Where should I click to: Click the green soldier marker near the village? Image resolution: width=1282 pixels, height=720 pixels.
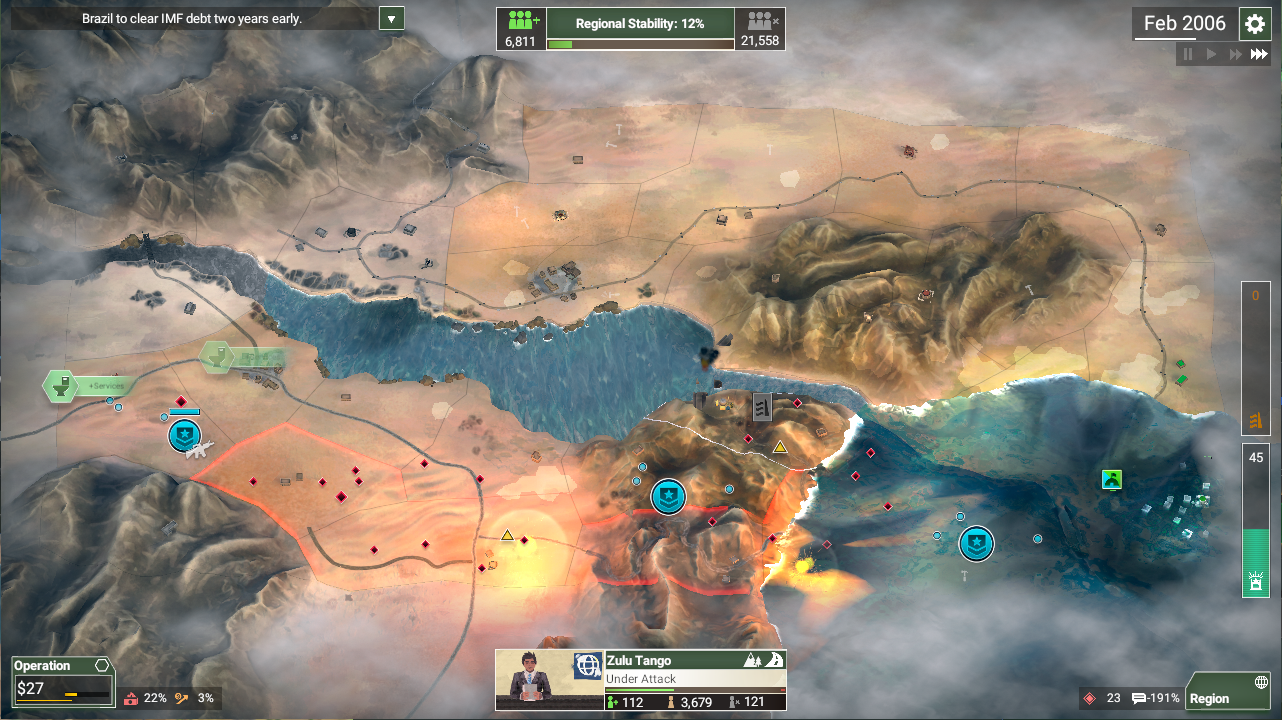1112,479
